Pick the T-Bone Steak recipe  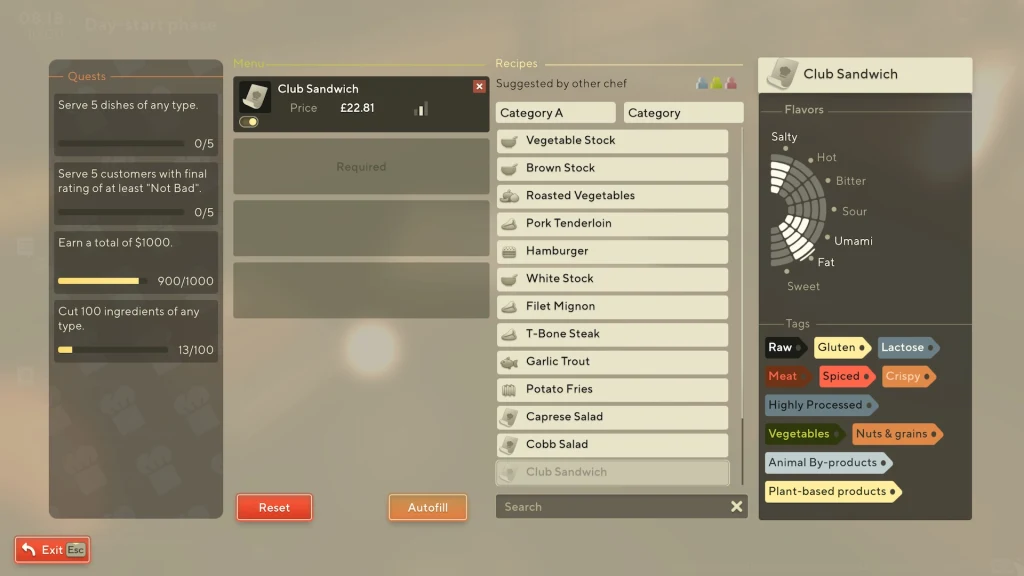click(612, 334)
